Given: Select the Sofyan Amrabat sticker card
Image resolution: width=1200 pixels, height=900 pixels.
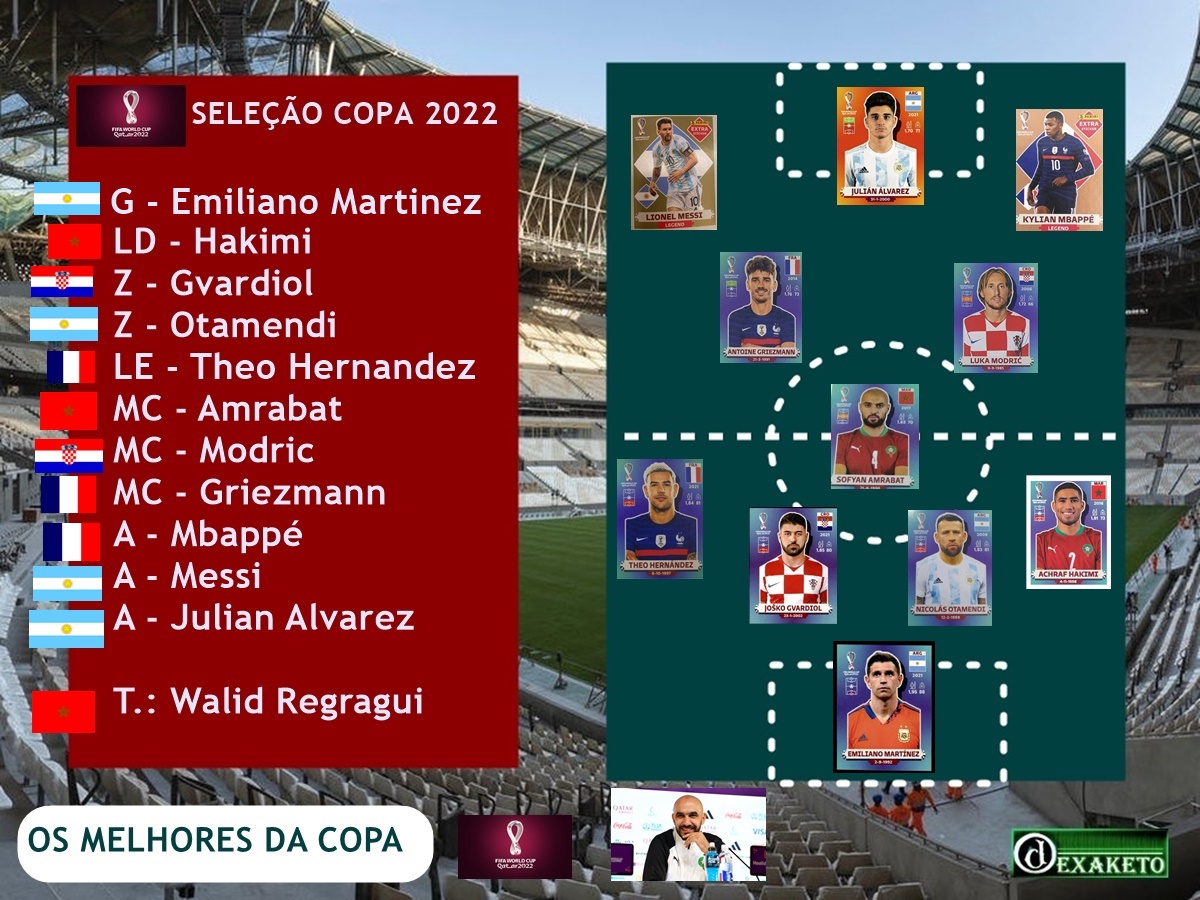Looking at the screenshot, I should point(874,436).
